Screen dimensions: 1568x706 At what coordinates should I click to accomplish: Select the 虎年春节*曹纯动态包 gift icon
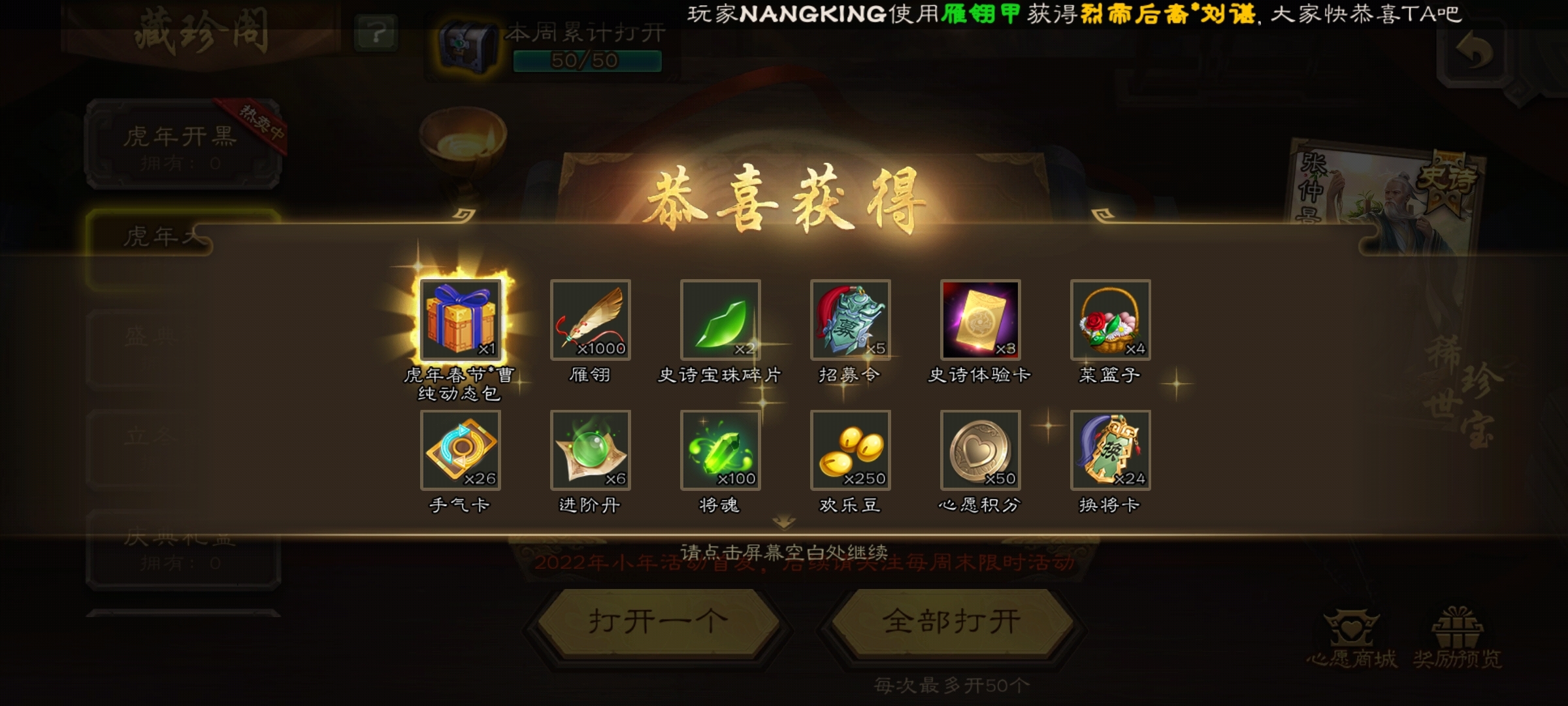pos(461,321)
